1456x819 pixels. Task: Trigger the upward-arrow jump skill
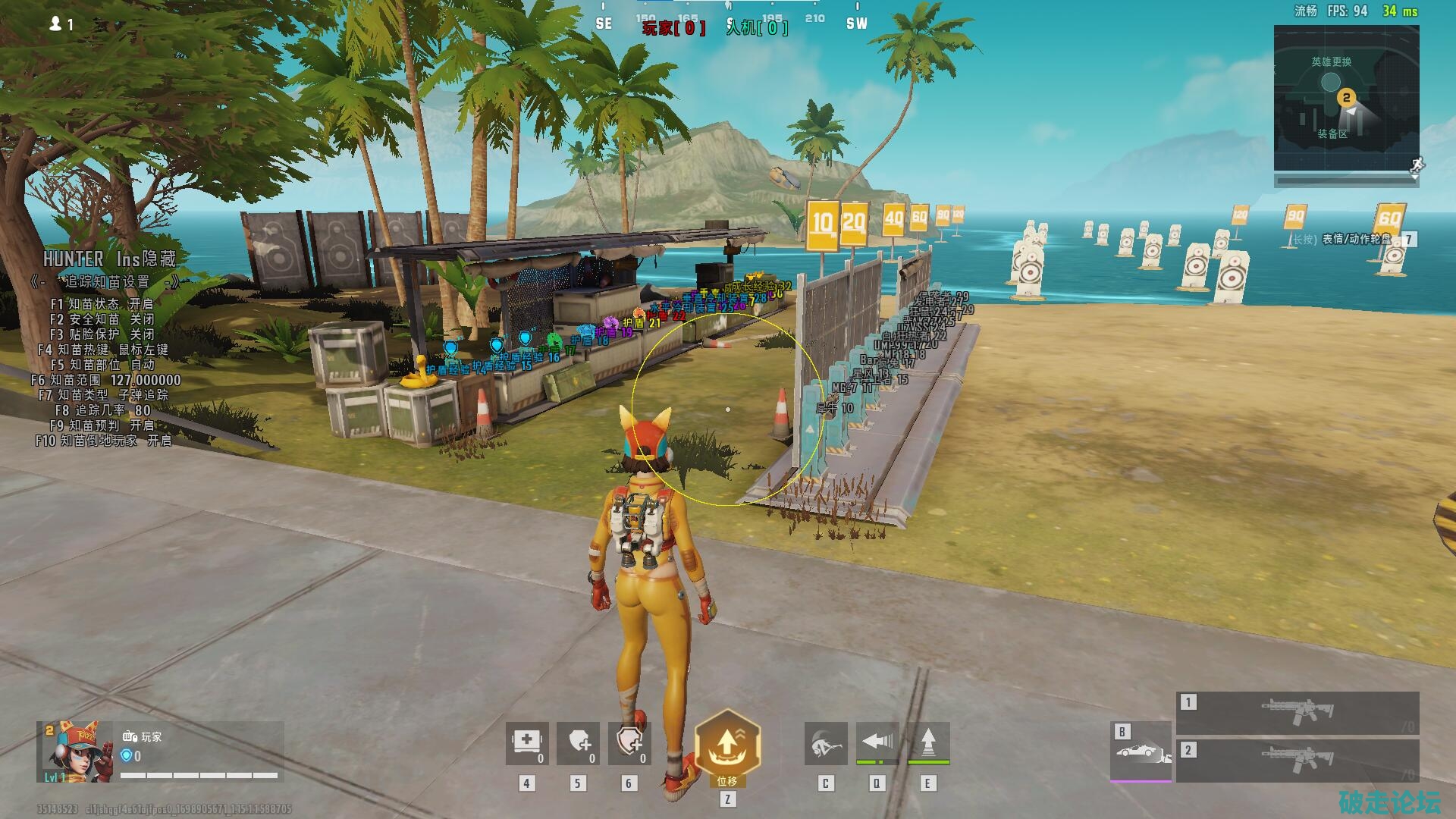pyautogui.click(x=927, y=743)
